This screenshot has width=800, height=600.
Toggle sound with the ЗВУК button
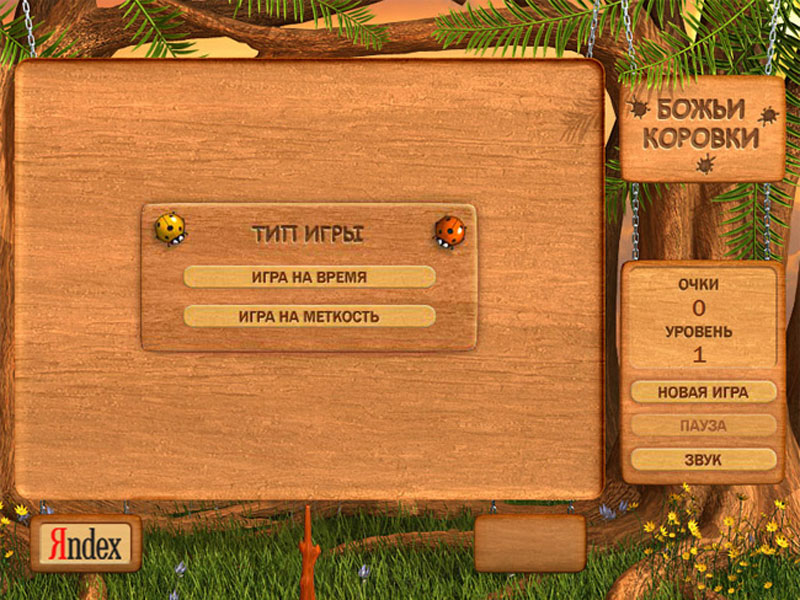tap(703, 460)
